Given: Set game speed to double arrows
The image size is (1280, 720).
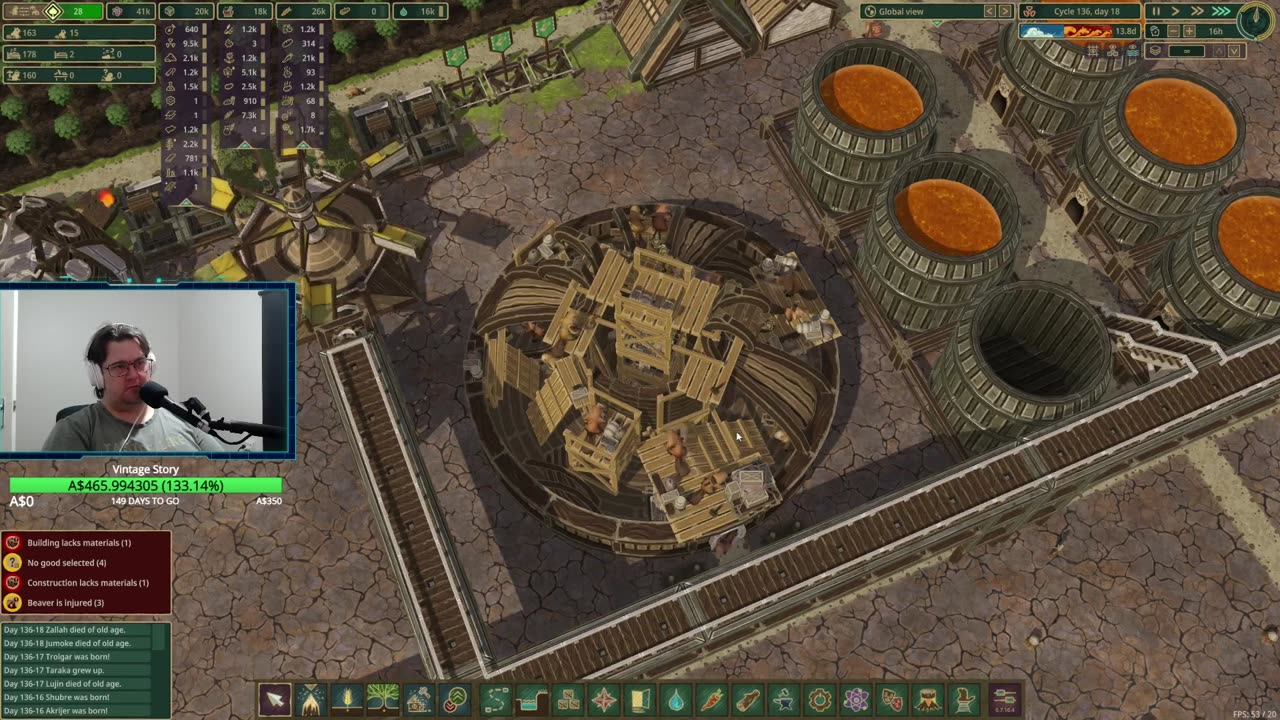Looking at the screenshot, I should 1197,11.
